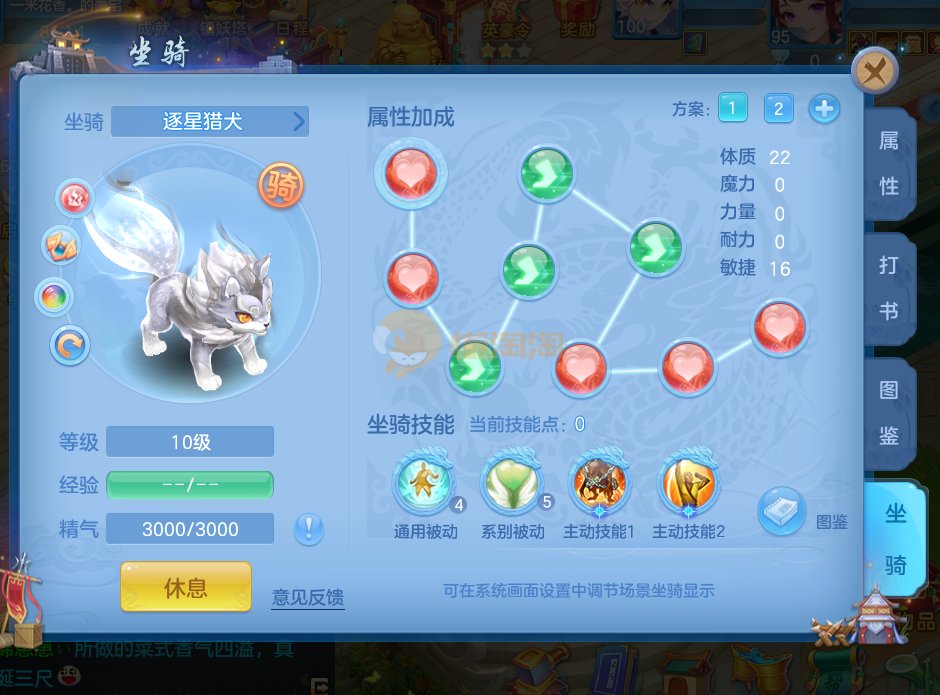Open the skill 图鉴 book button
The height and width of the screenshot is (695, 940).
pos(781,512)
